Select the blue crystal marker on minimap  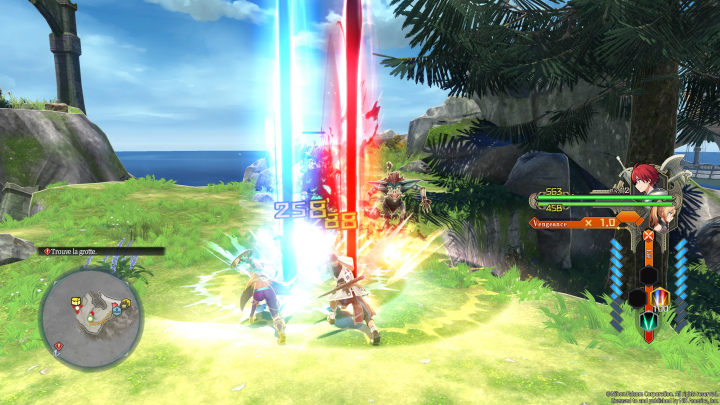(116, 310)
